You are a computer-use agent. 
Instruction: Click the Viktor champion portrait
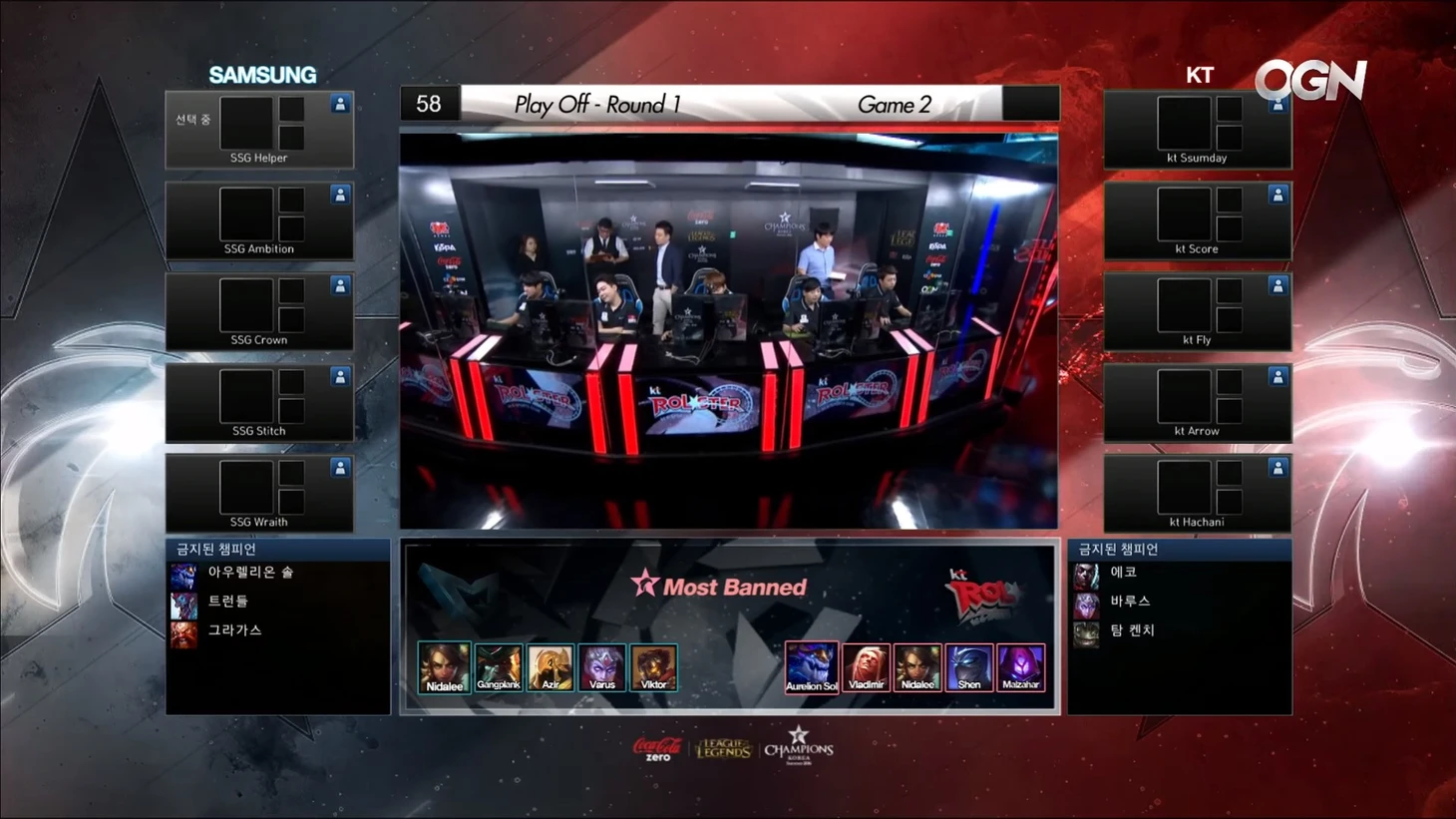coord(653,666)
